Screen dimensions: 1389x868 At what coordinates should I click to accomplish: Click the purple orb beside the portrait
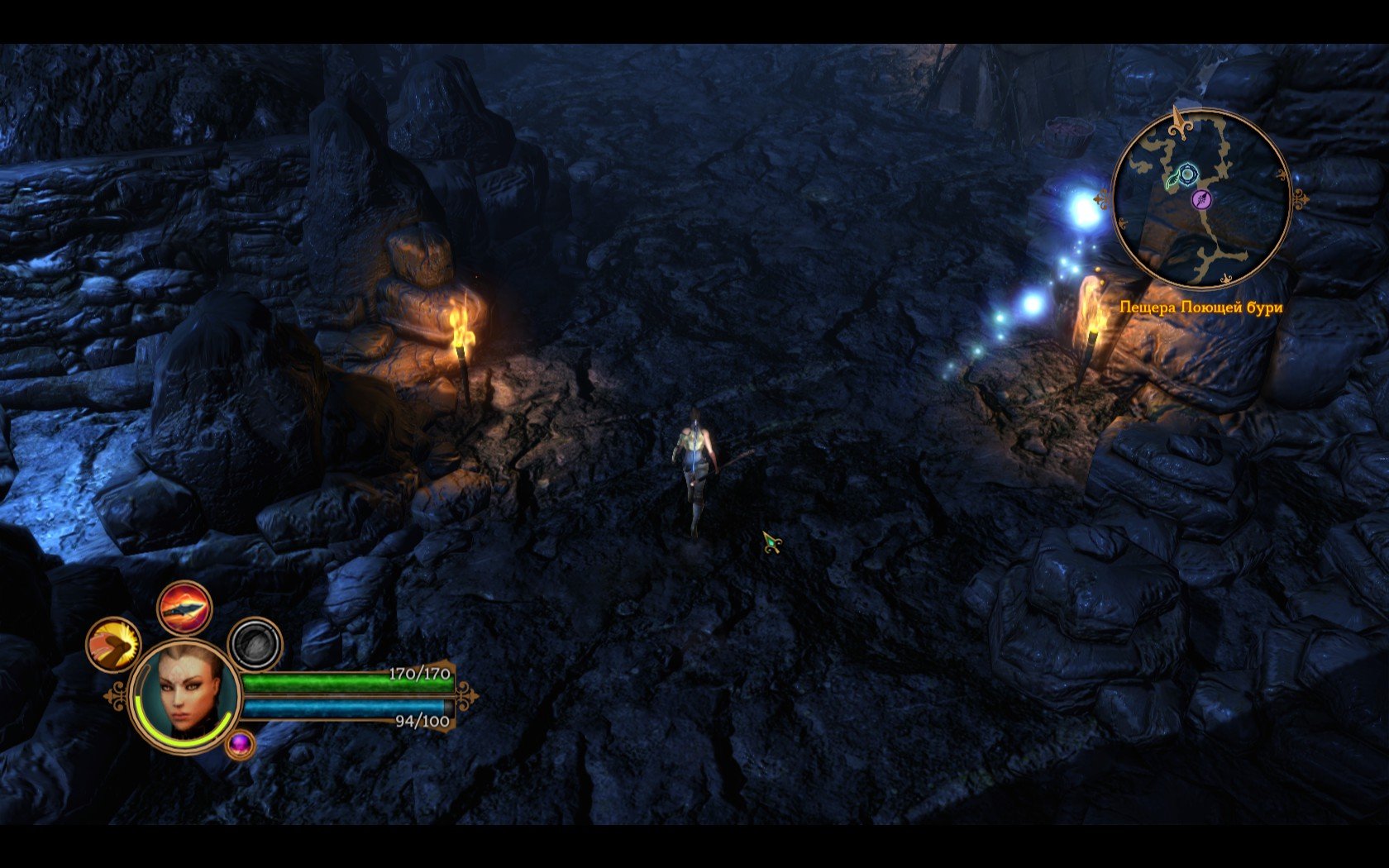pyautogui.click(x=240, y=744)
